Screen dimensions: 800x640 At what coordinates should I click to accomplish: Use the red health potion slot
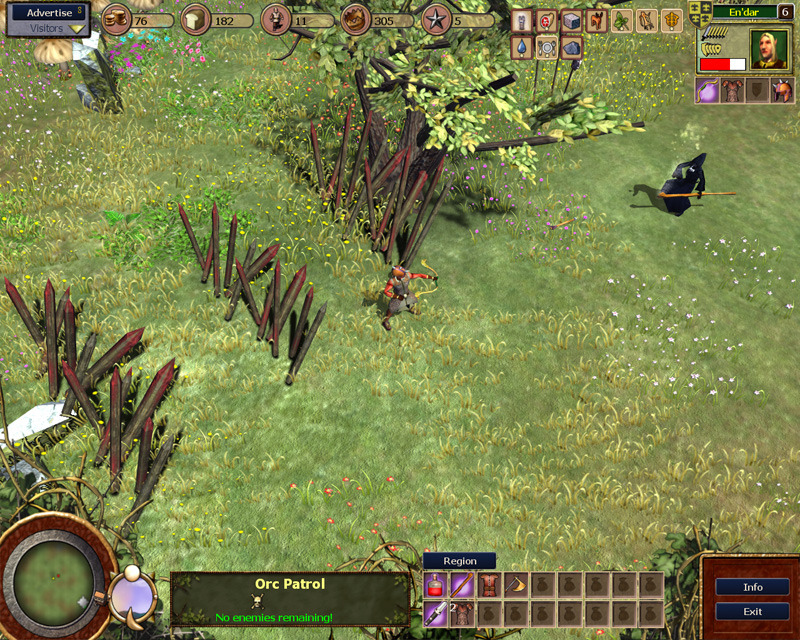point(436,585)
